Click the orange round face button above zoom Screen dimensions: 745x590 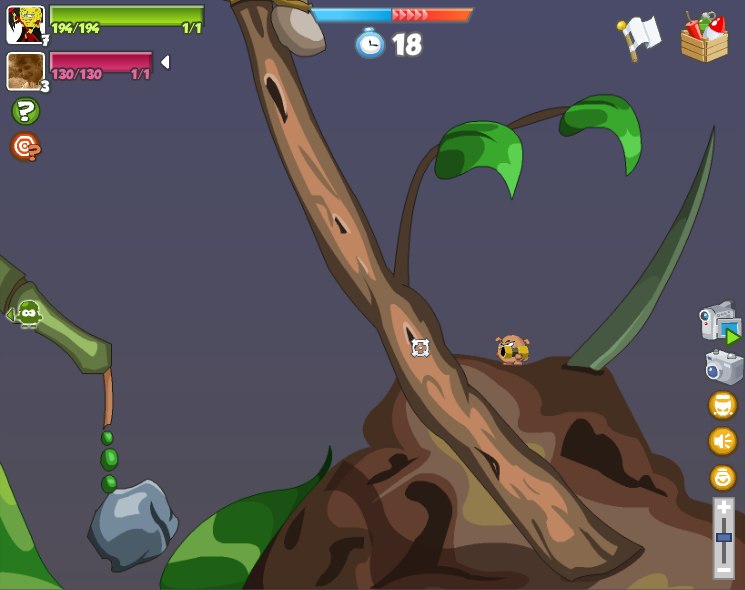point(722,477)
